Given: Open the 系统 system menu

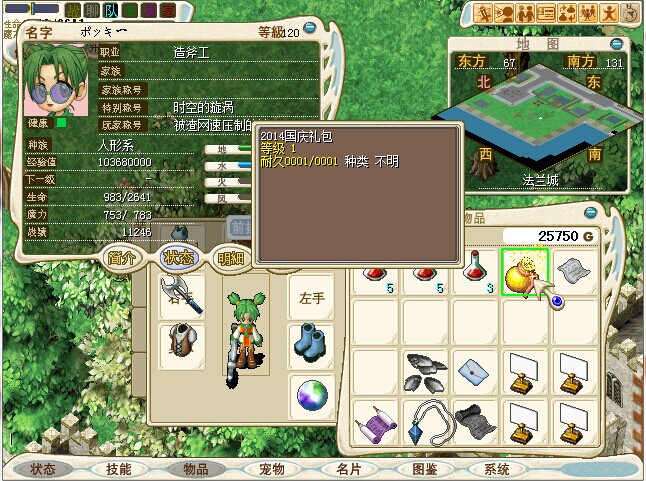Looking at the screenshot, I should pos(497,468).
